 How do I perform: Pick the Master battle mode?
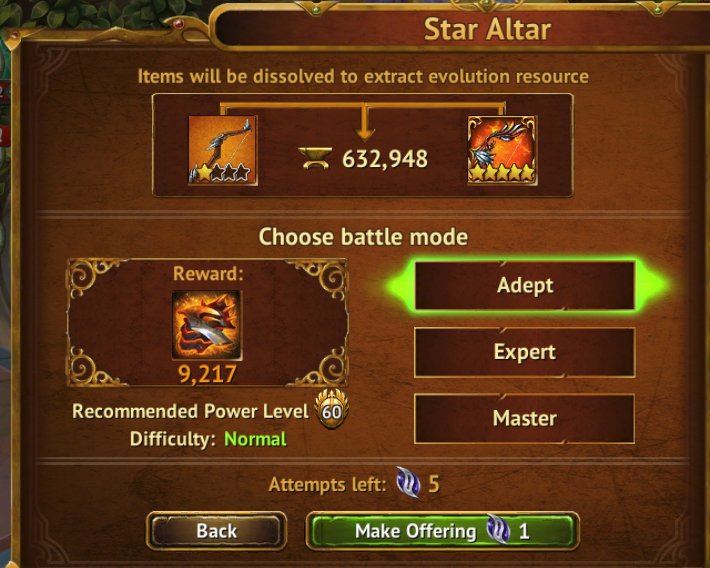(524, 418)
